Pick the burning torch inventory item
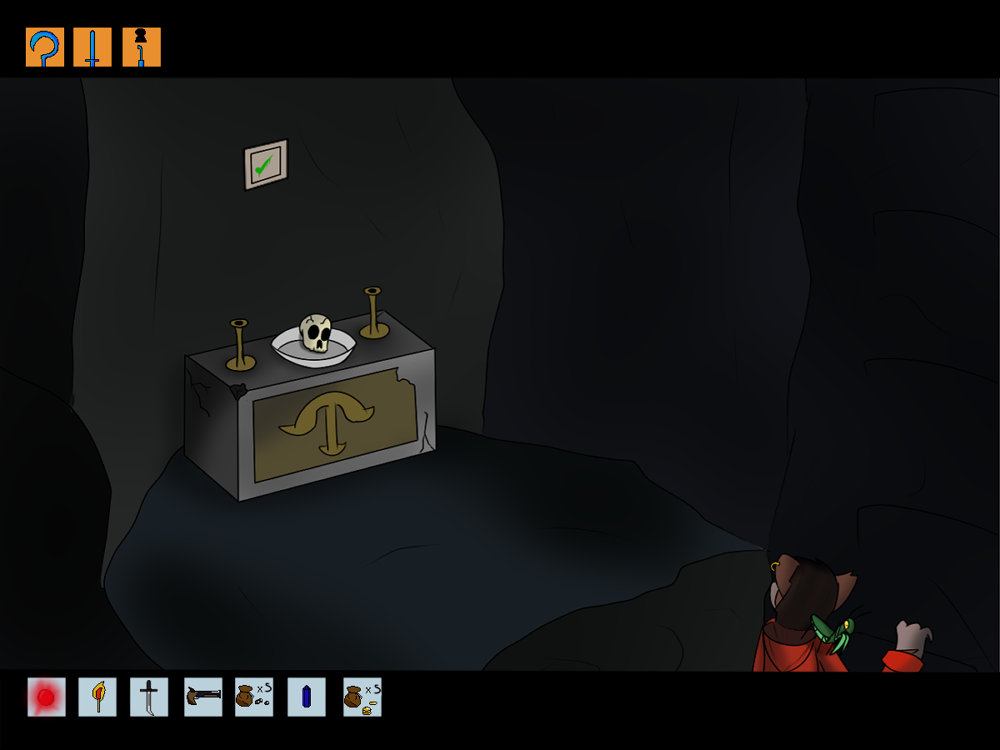 [98, 697]
